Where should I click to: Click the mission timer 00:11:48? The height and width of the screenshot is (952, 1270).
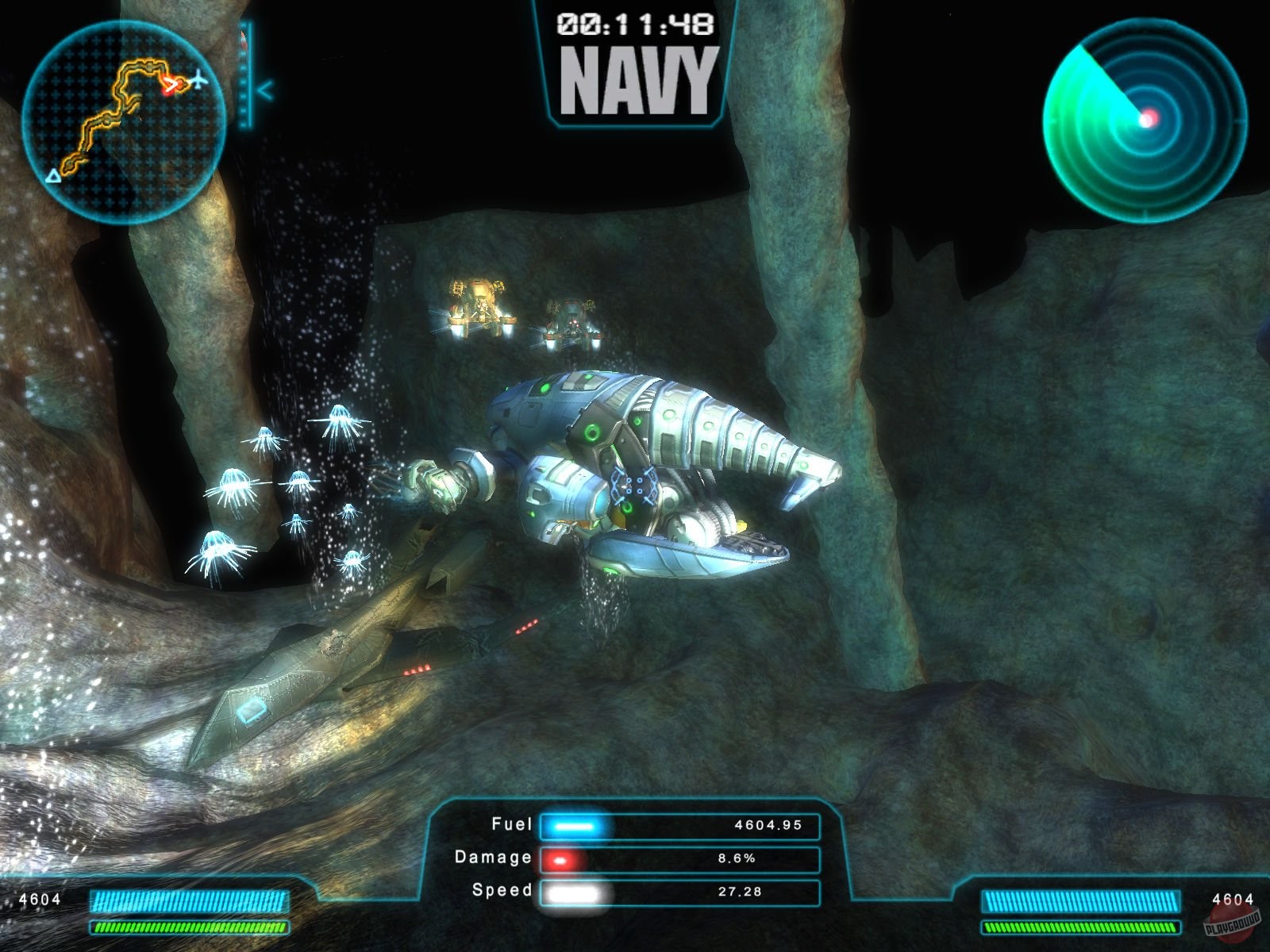(x=637, y=25)
